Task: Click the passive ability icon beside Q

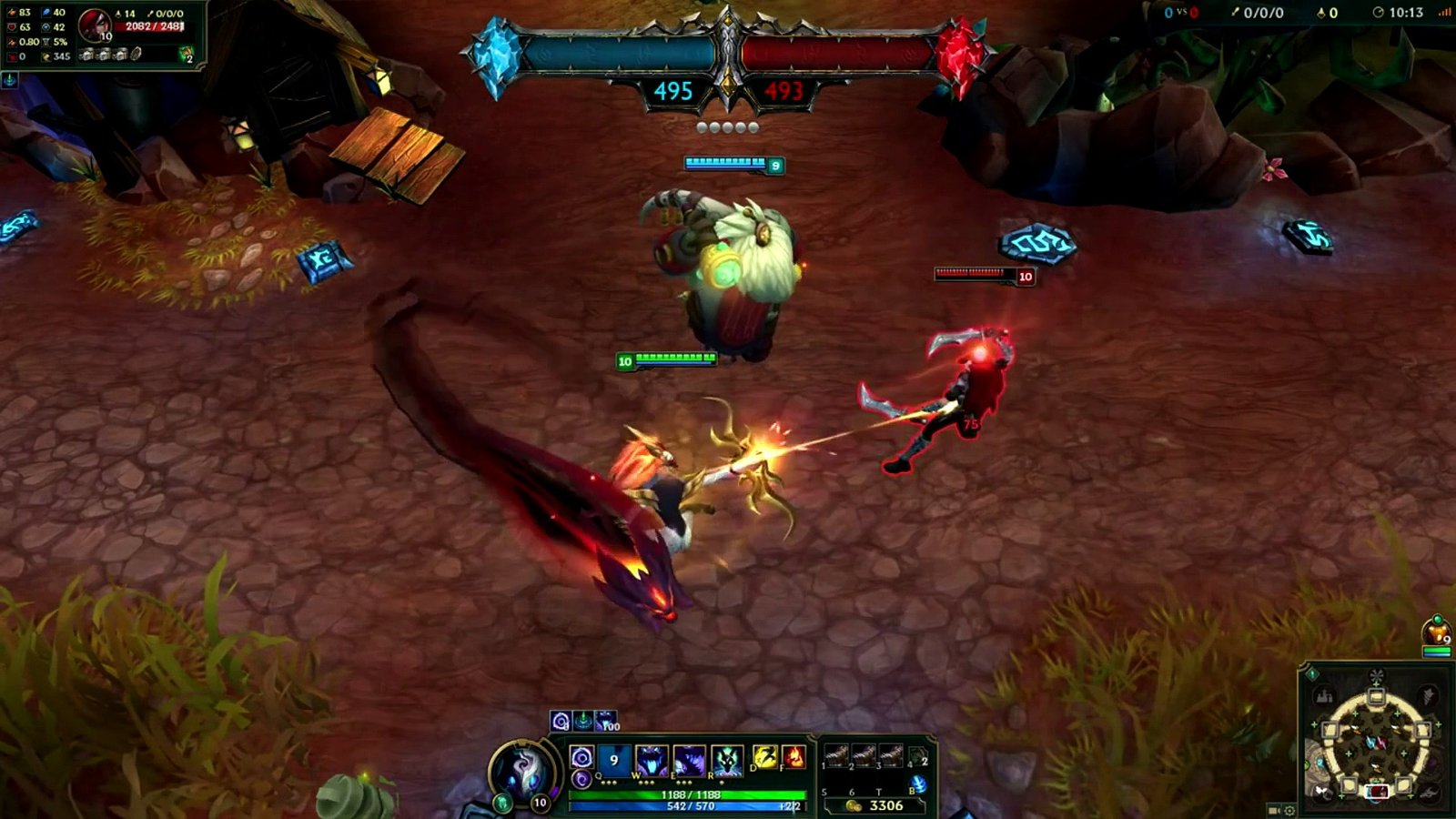Action: pyautogui.click(x=581, y=757)
